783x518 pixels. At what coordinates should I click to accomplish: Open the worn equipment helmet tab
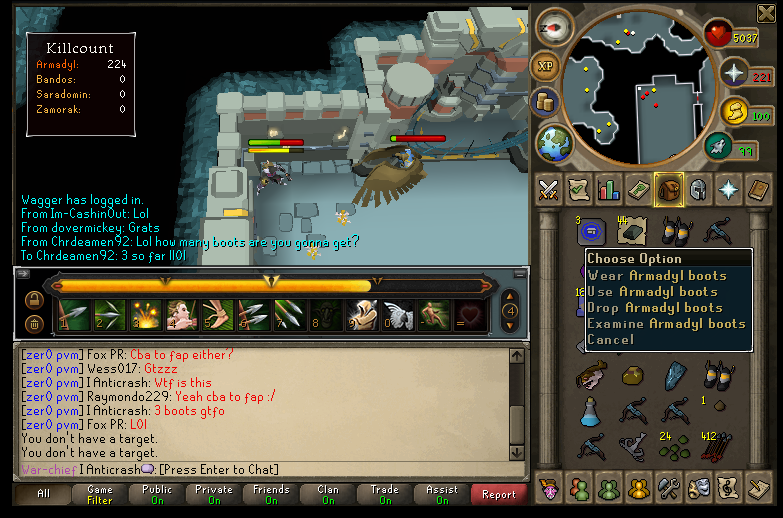[x=698, y=188]
